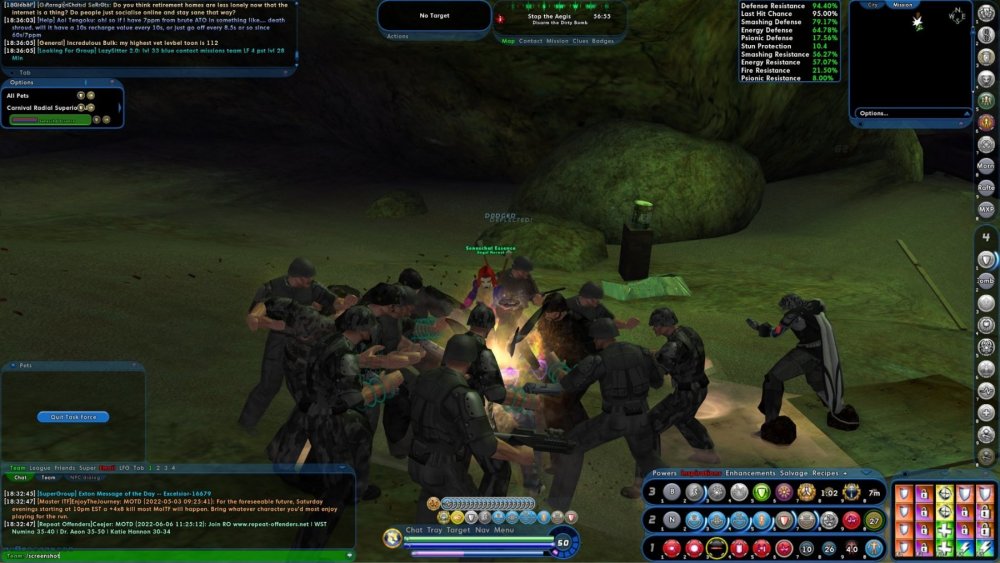Select the Team chat tab
1000x563 pixels.
tap(48, 478)
